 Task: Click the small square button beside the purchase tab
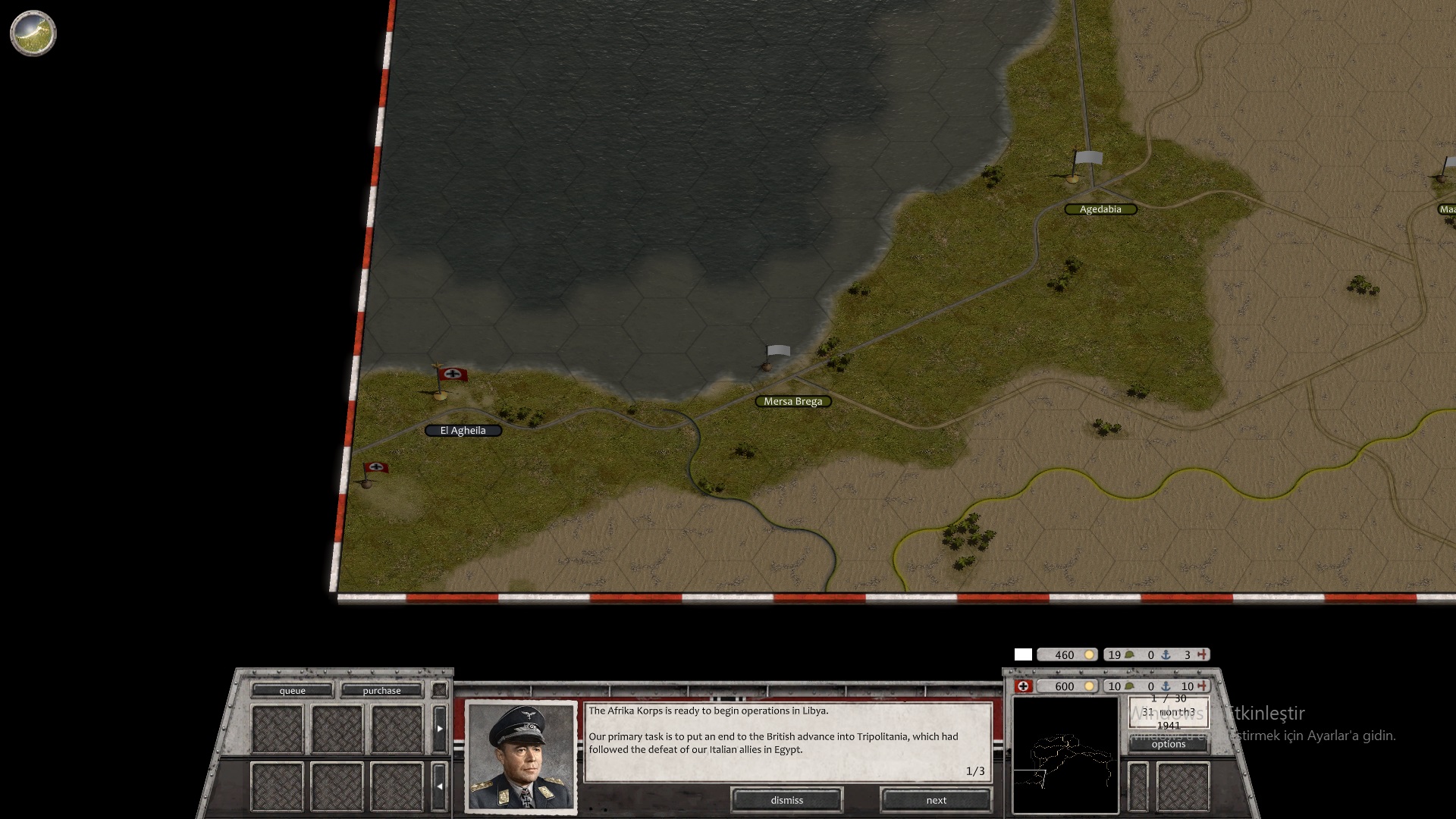click(x=438, y=691)
